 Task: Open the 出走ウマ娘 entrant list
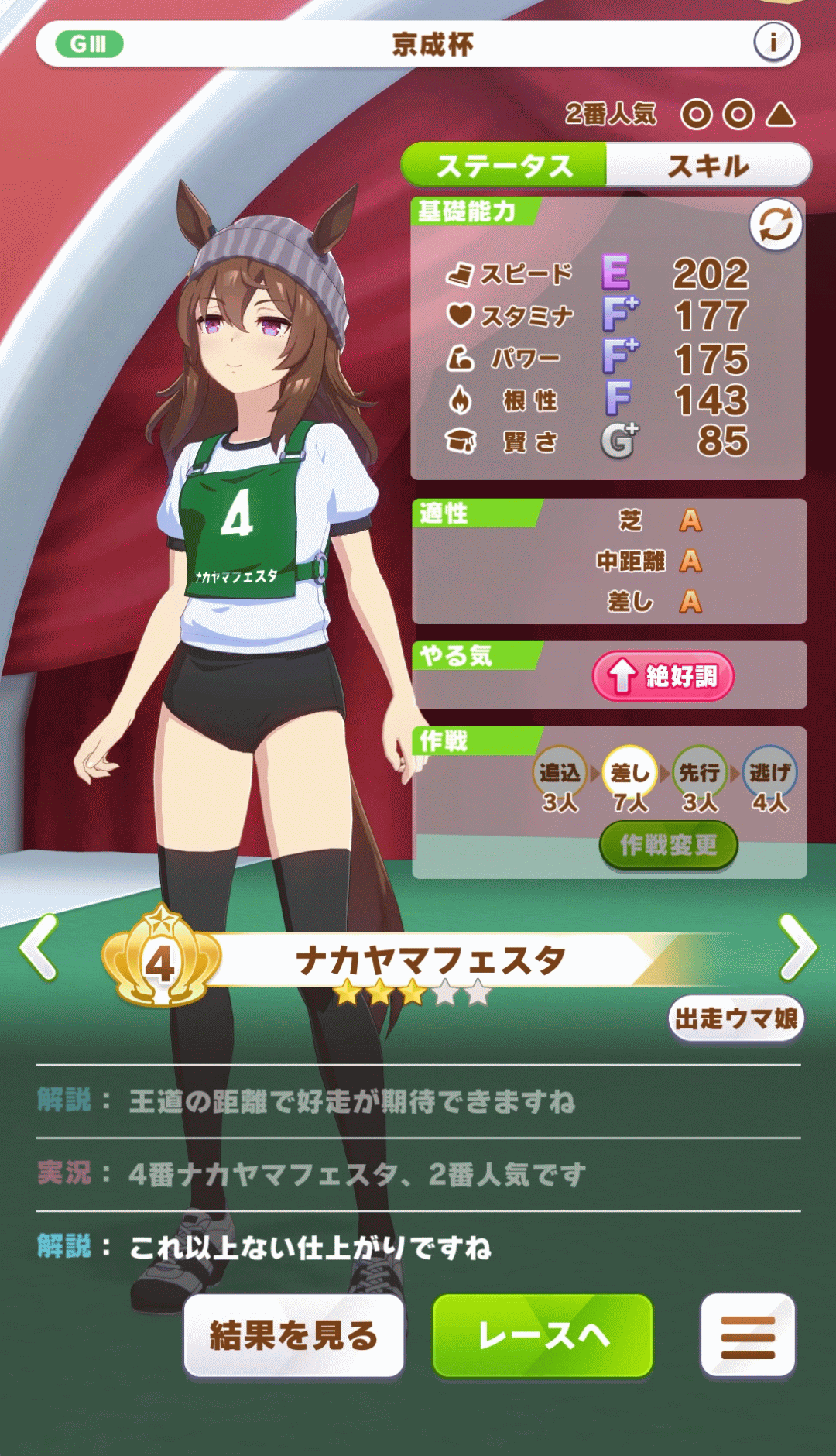[x=735, y=1018]
